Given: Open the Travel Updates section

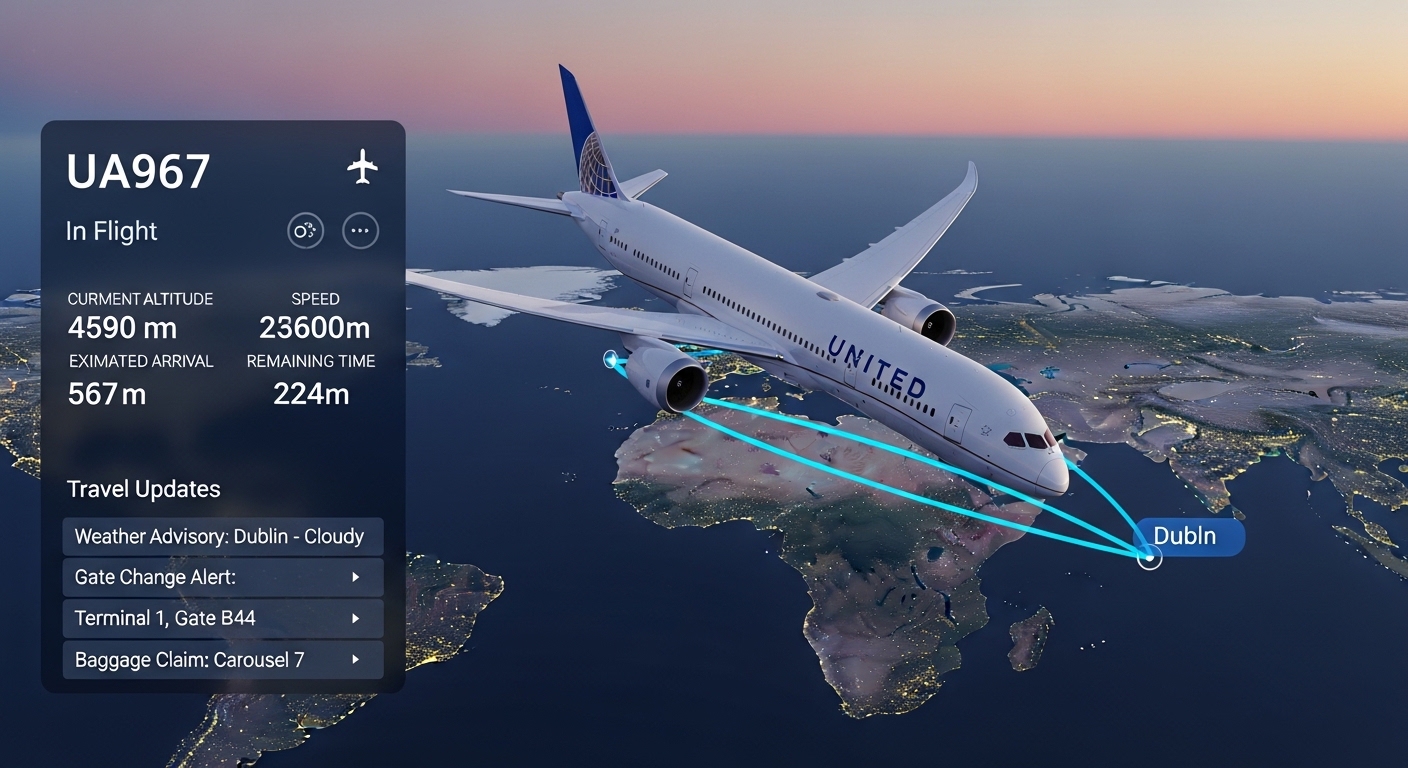Looking at the screenshot, I should coord(143,489).
